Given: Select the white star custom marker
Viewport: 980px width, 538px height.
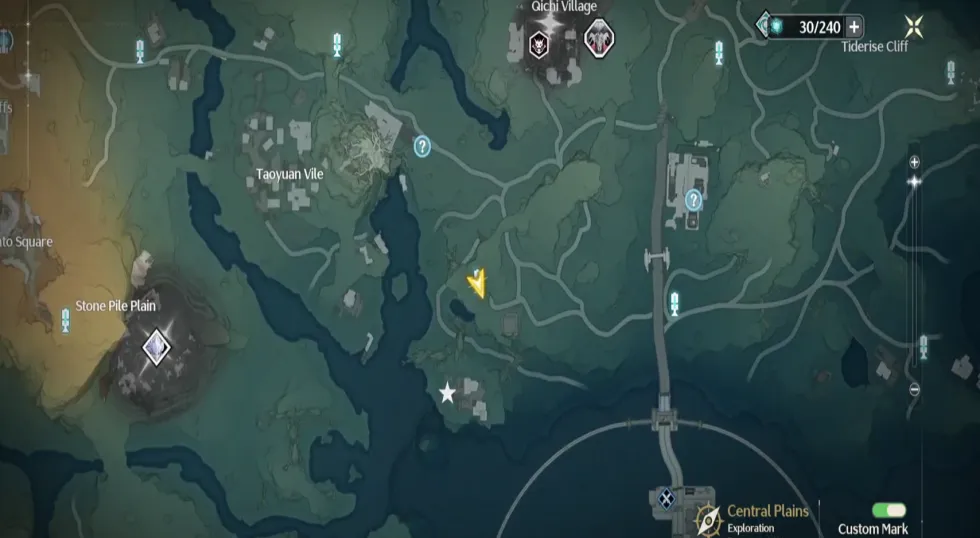Looking at the screenshot, I should 447,394.
